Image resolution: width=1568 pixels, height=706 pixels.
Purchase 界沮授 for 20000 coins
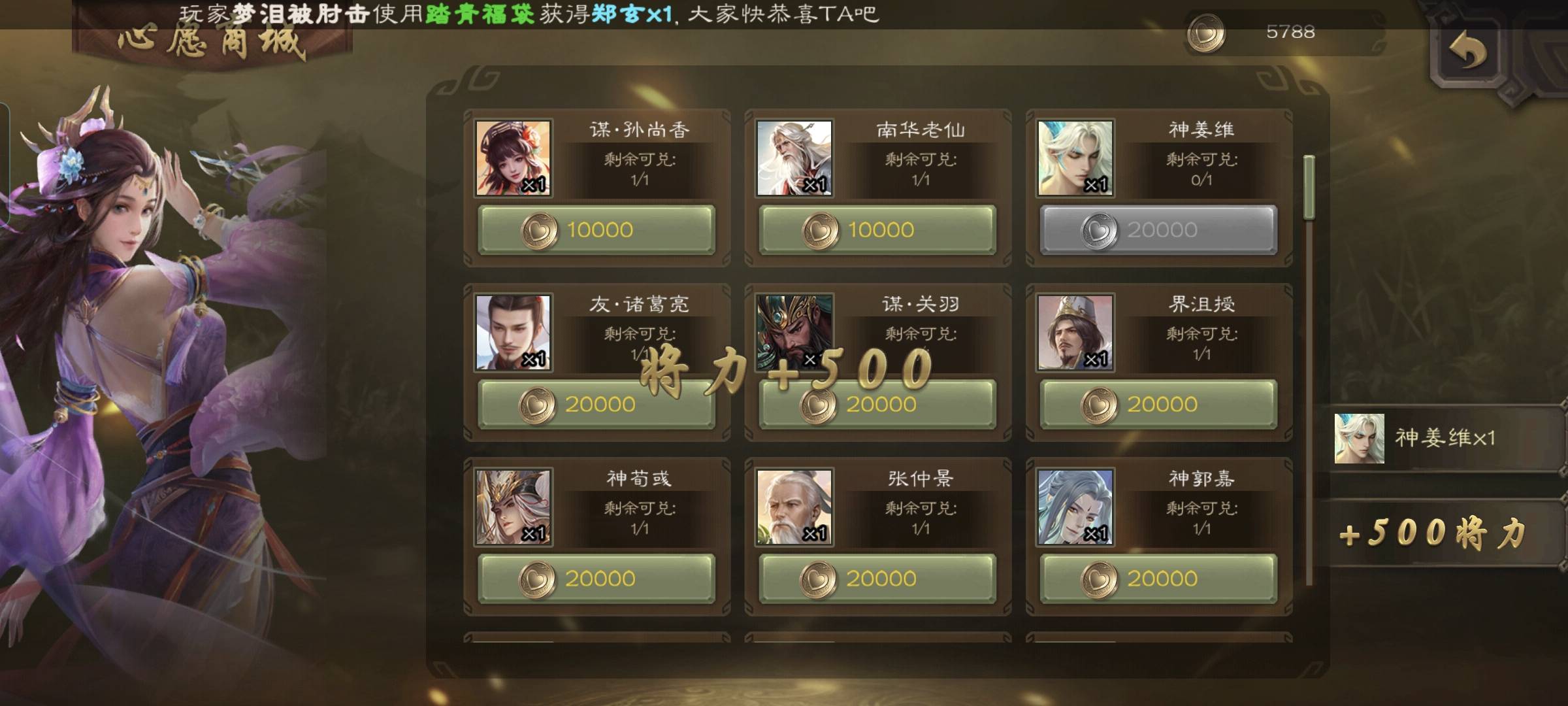pos(1158,405)
